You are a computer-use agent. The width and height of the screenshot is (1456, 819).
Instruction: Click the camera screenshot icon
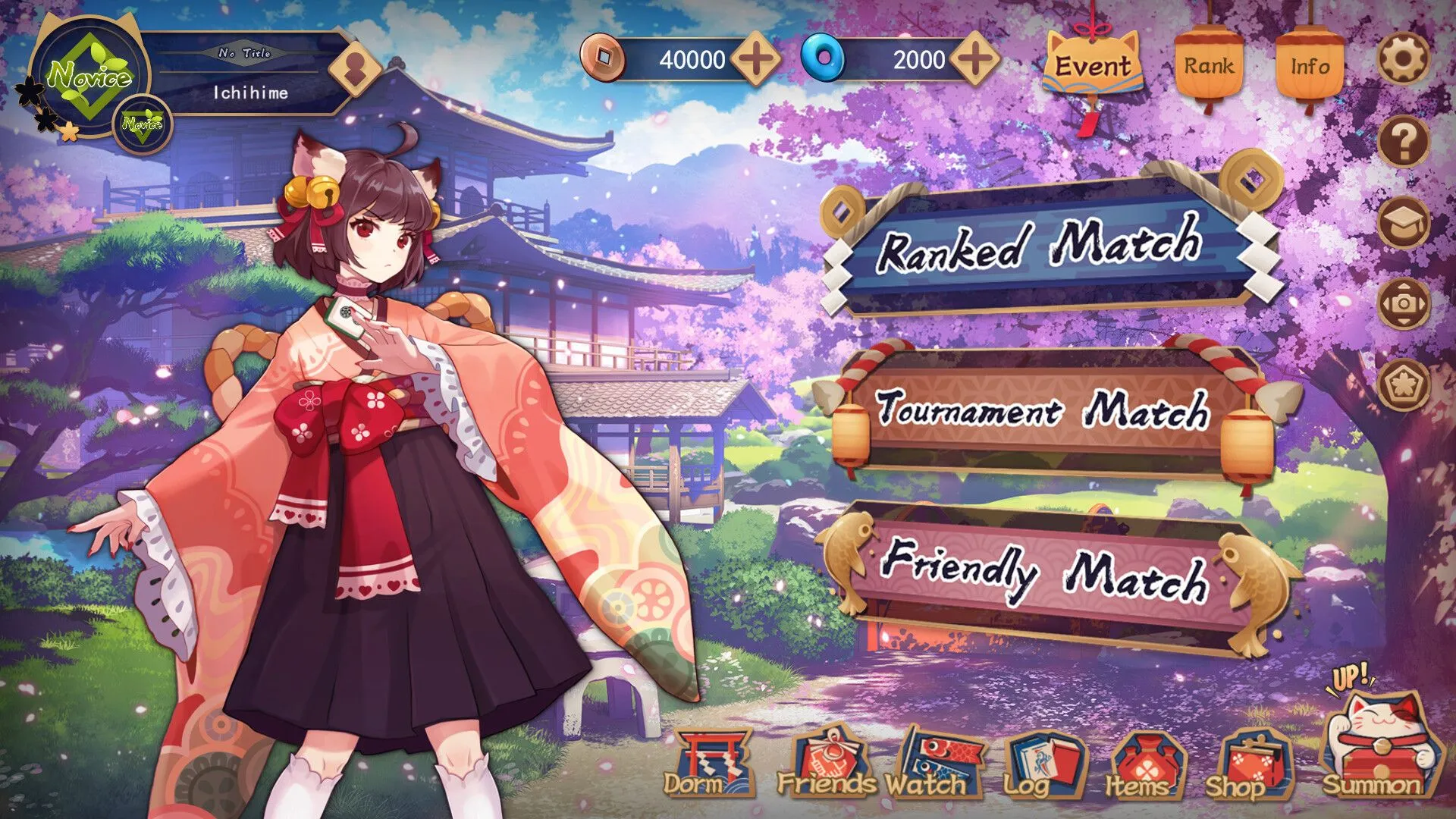1404,303
